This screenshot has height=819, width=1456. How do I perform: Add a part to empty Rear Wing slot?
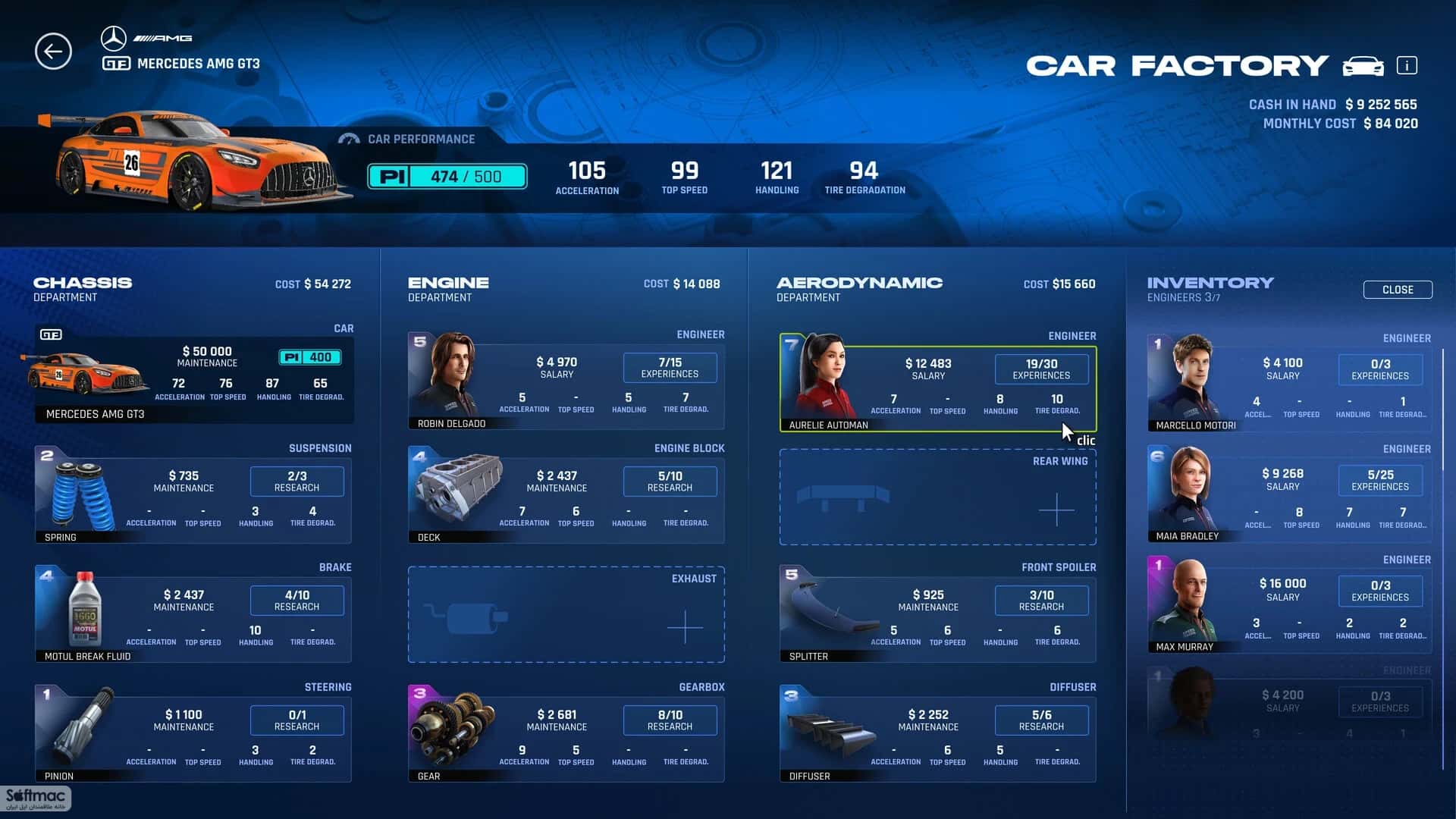(1056, 510)
